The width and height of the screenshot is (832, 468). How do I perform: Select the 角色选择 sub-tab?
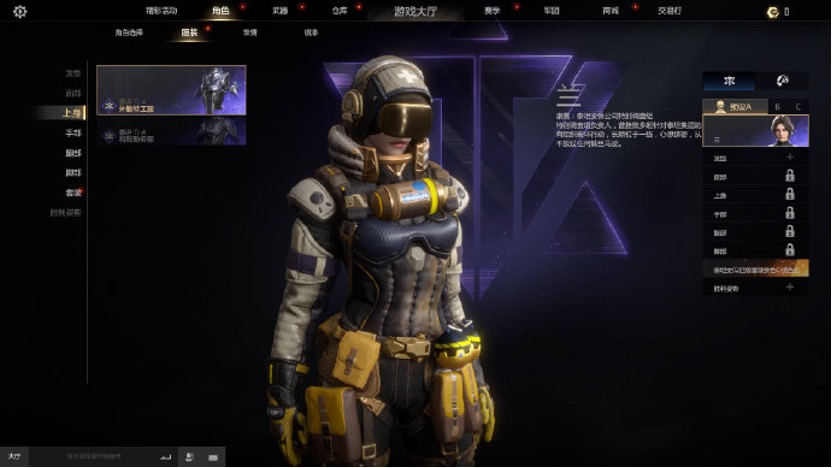point(130,33)
